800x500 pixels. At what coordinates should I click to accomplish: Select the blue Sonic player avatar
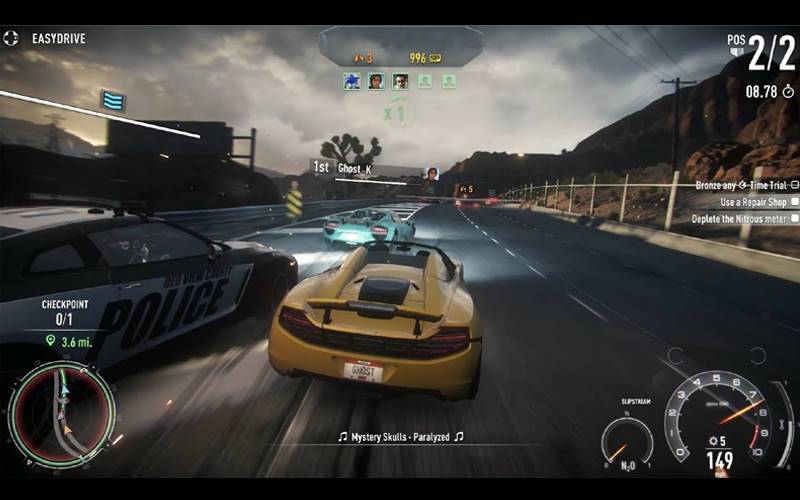pos(352,82)
